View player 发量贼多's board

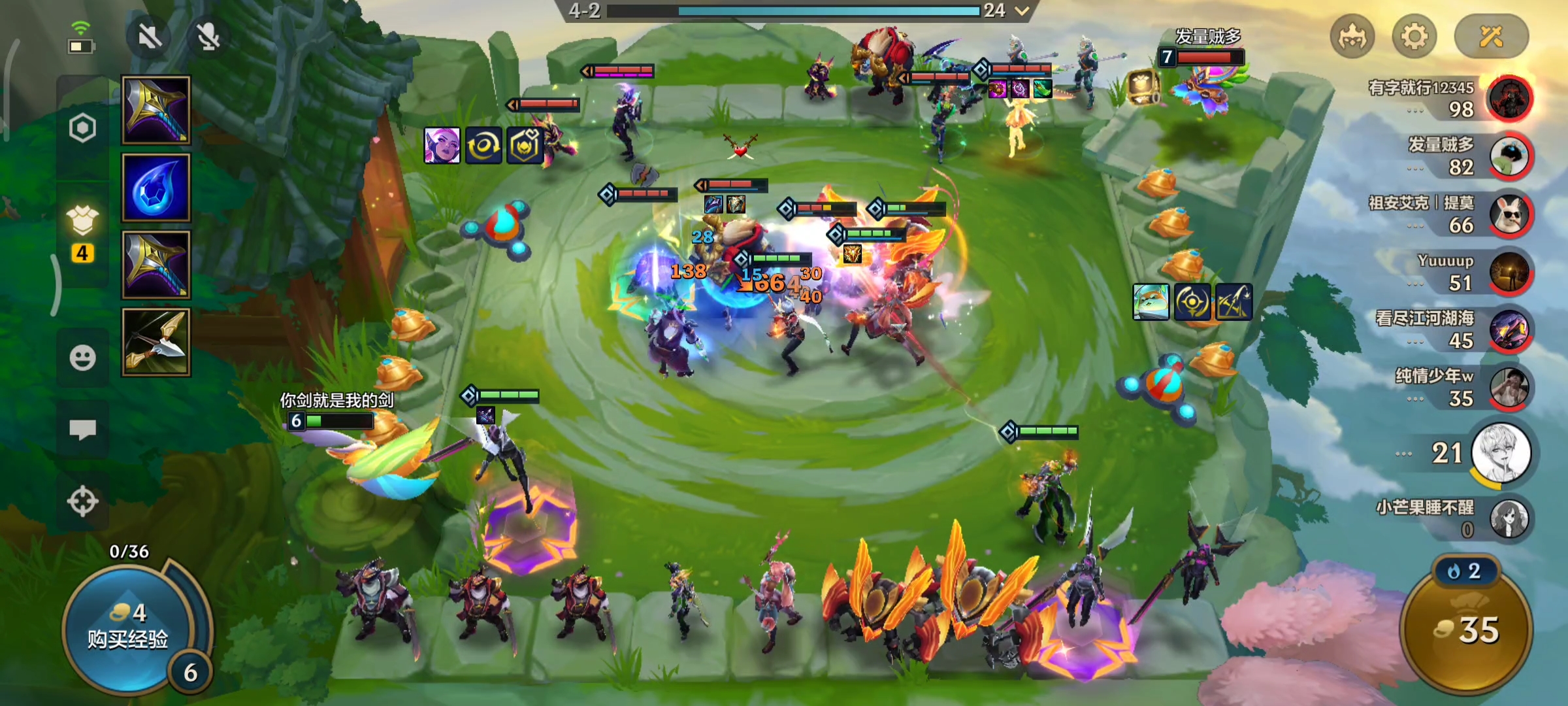(x=1509, y=156)
